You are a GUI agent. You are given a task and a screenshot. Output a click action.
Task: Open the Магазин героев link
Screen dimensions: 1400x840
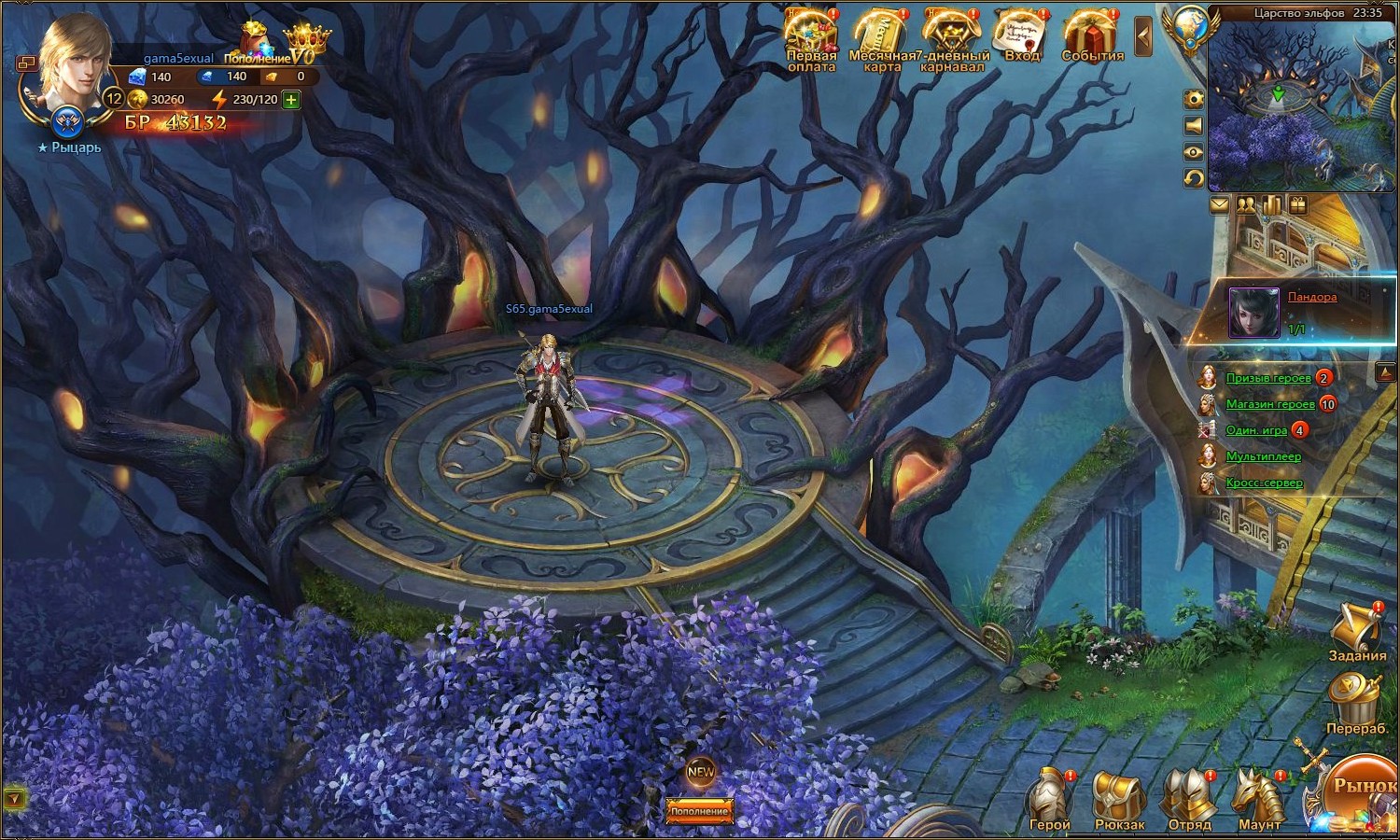pos(1269,404)
